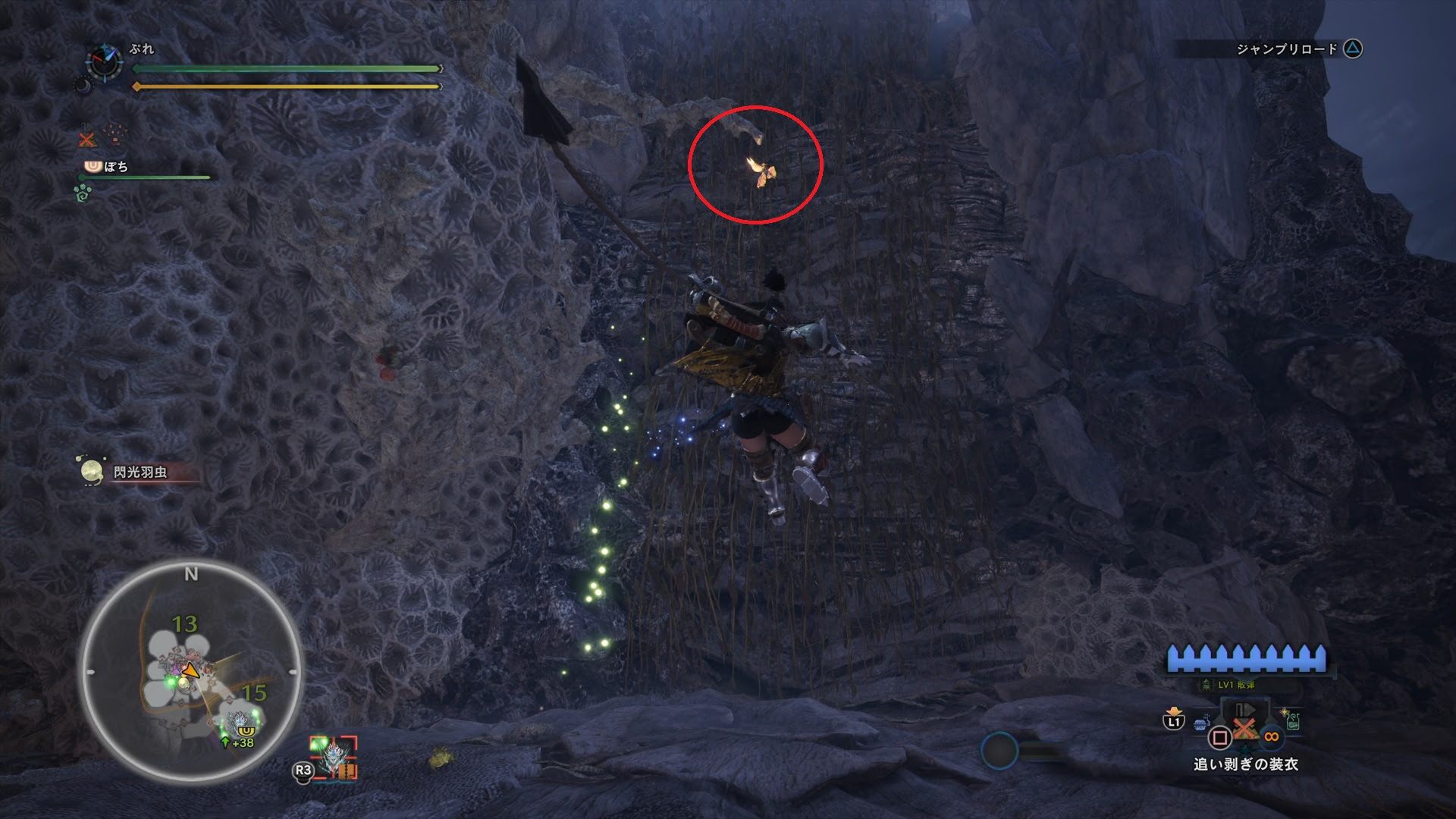
Task: Select the green mantle item icon right of the slot
Action: 1293,722
